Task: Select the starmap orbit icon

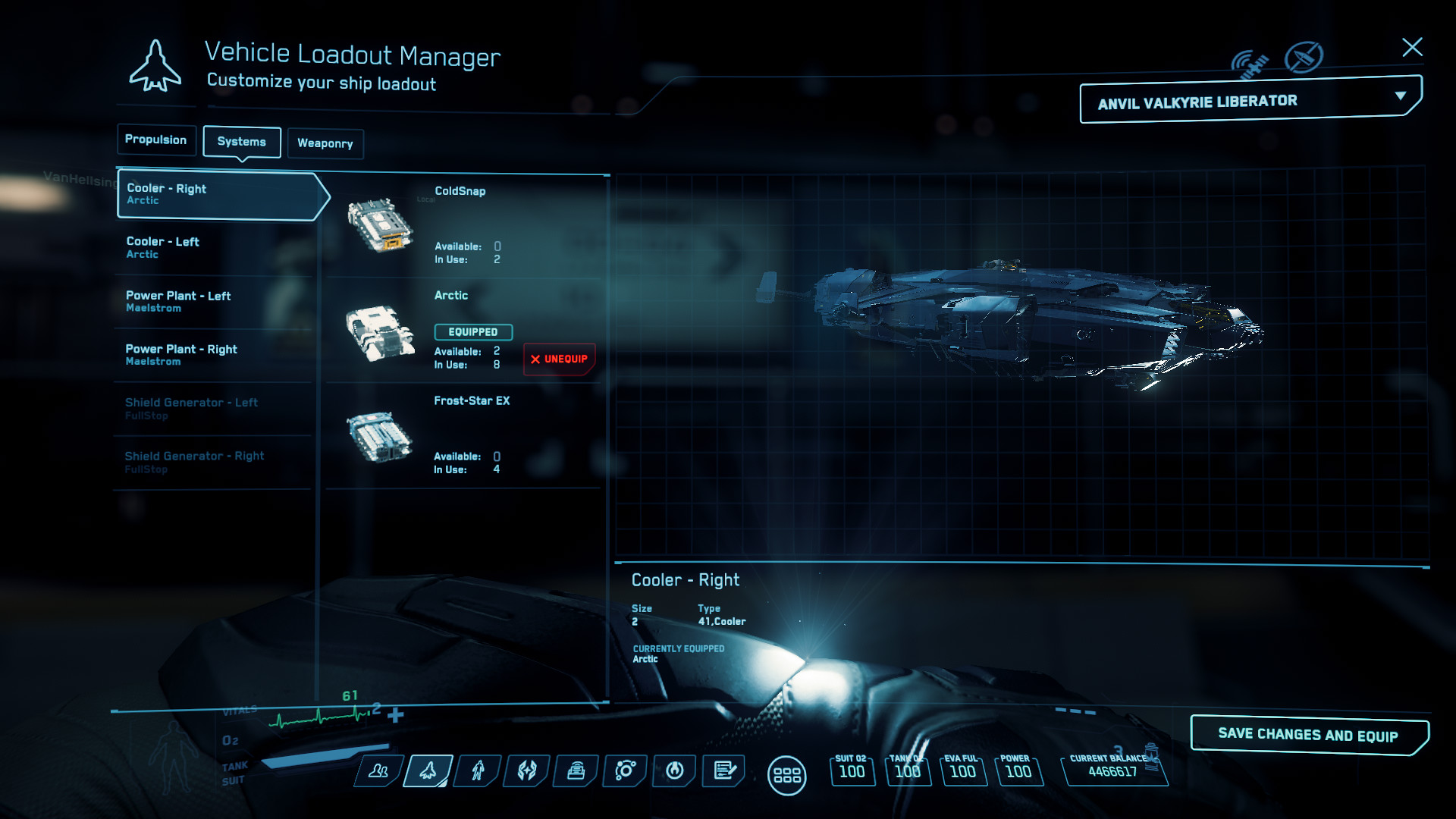Action: pos(624,771)
